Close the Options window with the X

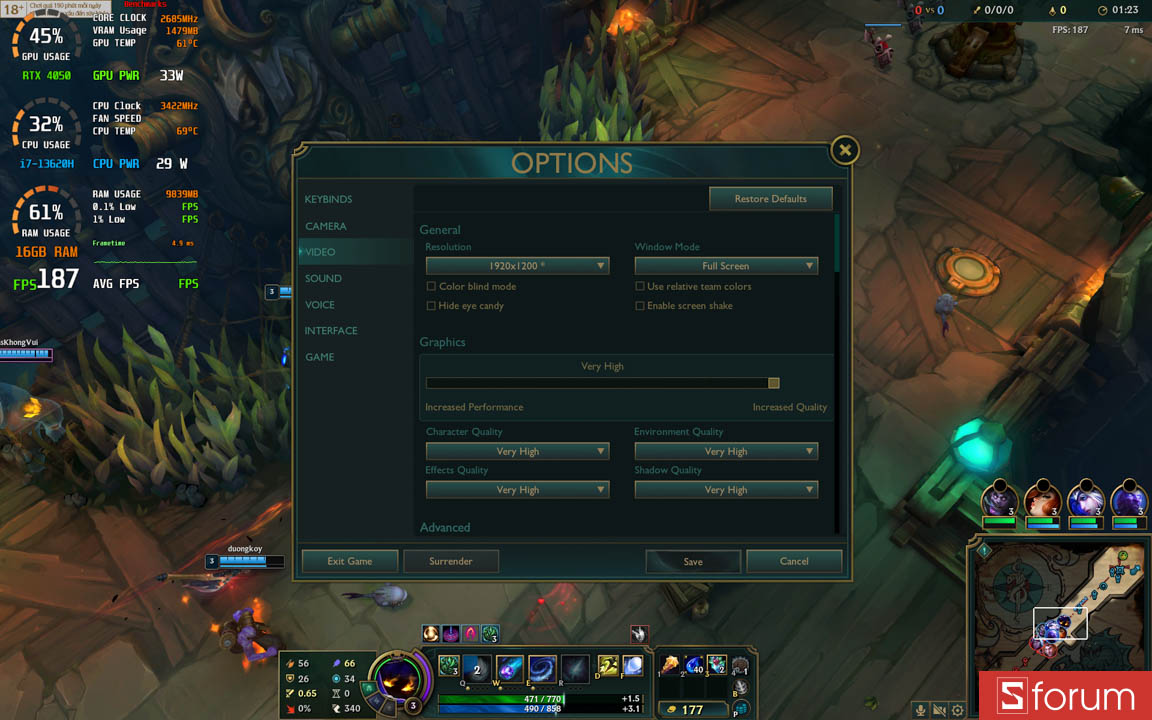point(845,150)
